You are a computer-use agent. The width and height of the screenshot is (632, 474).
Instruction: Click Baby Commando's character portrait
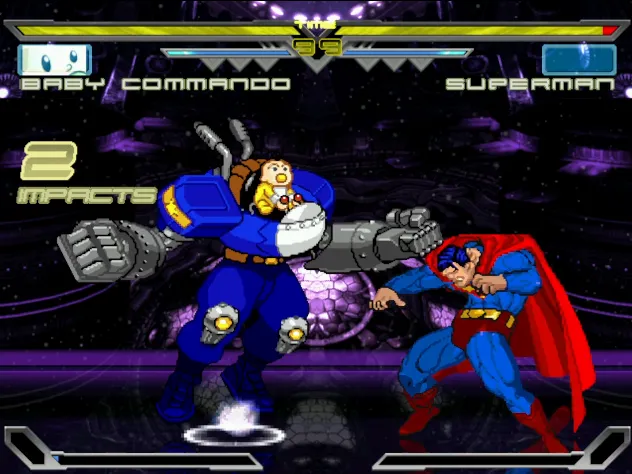54,59
